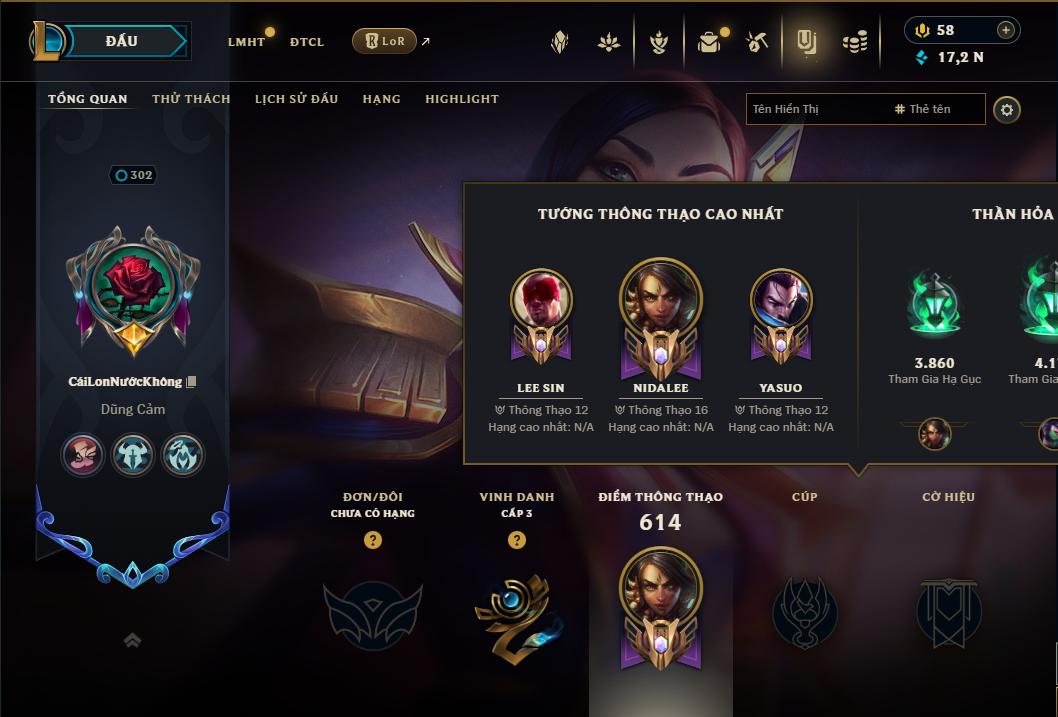Switch to the ĐTCL game mode
Screen dimensions: 1058x717
click(307, 42)
